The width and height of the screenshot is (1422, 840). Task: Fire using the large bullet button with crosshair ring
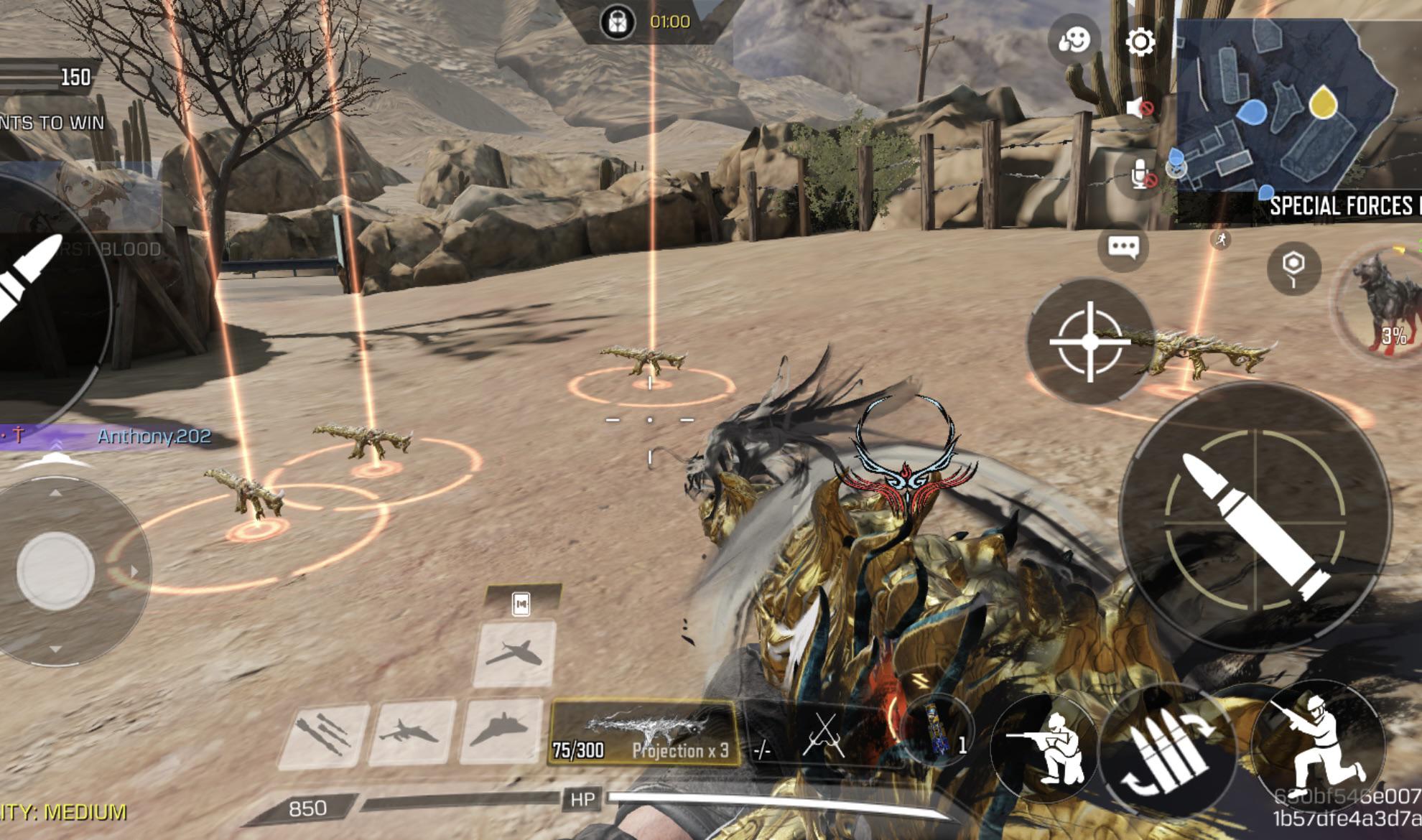pos(1254,518)
